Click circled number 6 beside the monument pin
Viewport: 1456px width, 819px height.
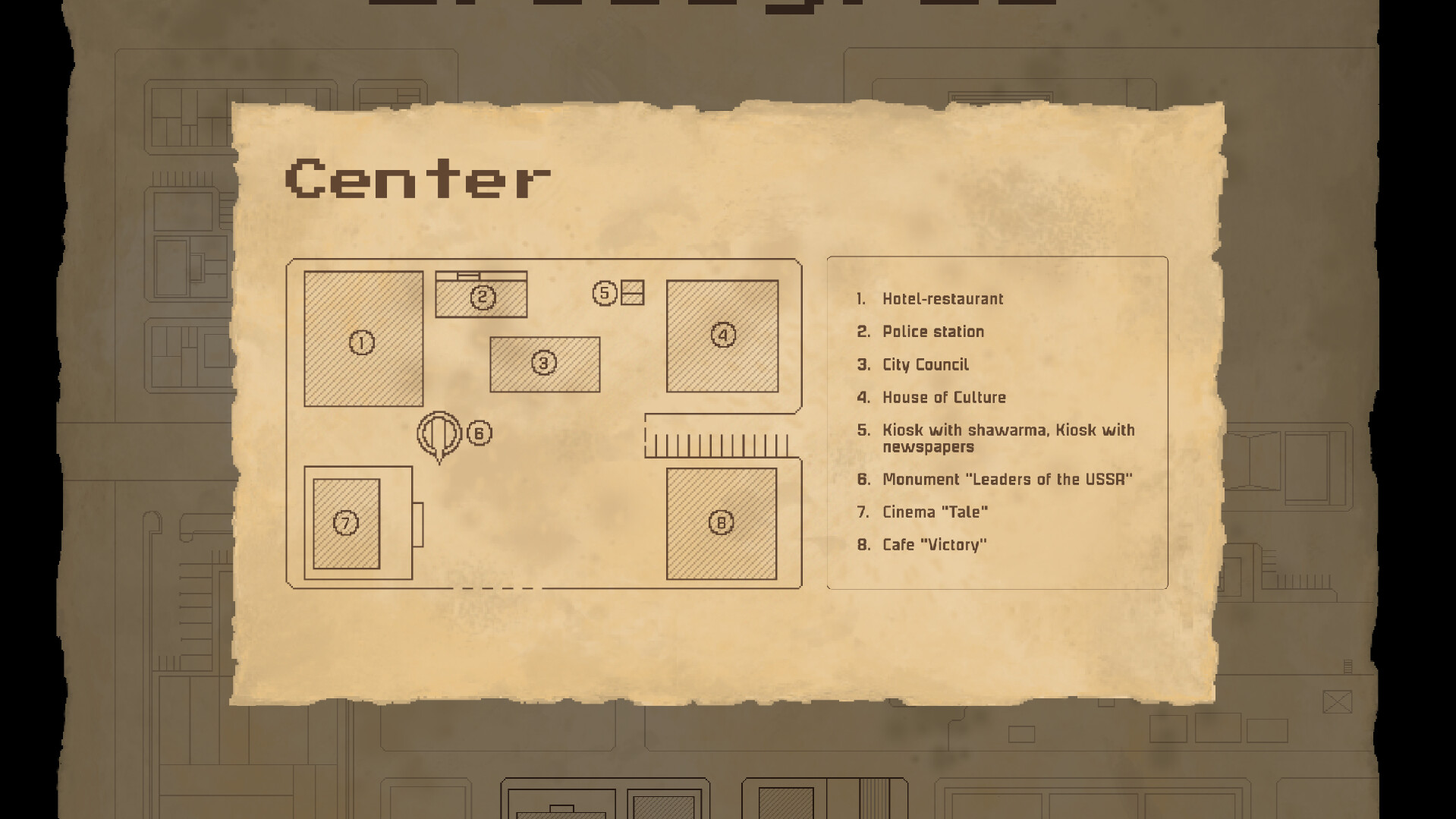coord(479,433)
